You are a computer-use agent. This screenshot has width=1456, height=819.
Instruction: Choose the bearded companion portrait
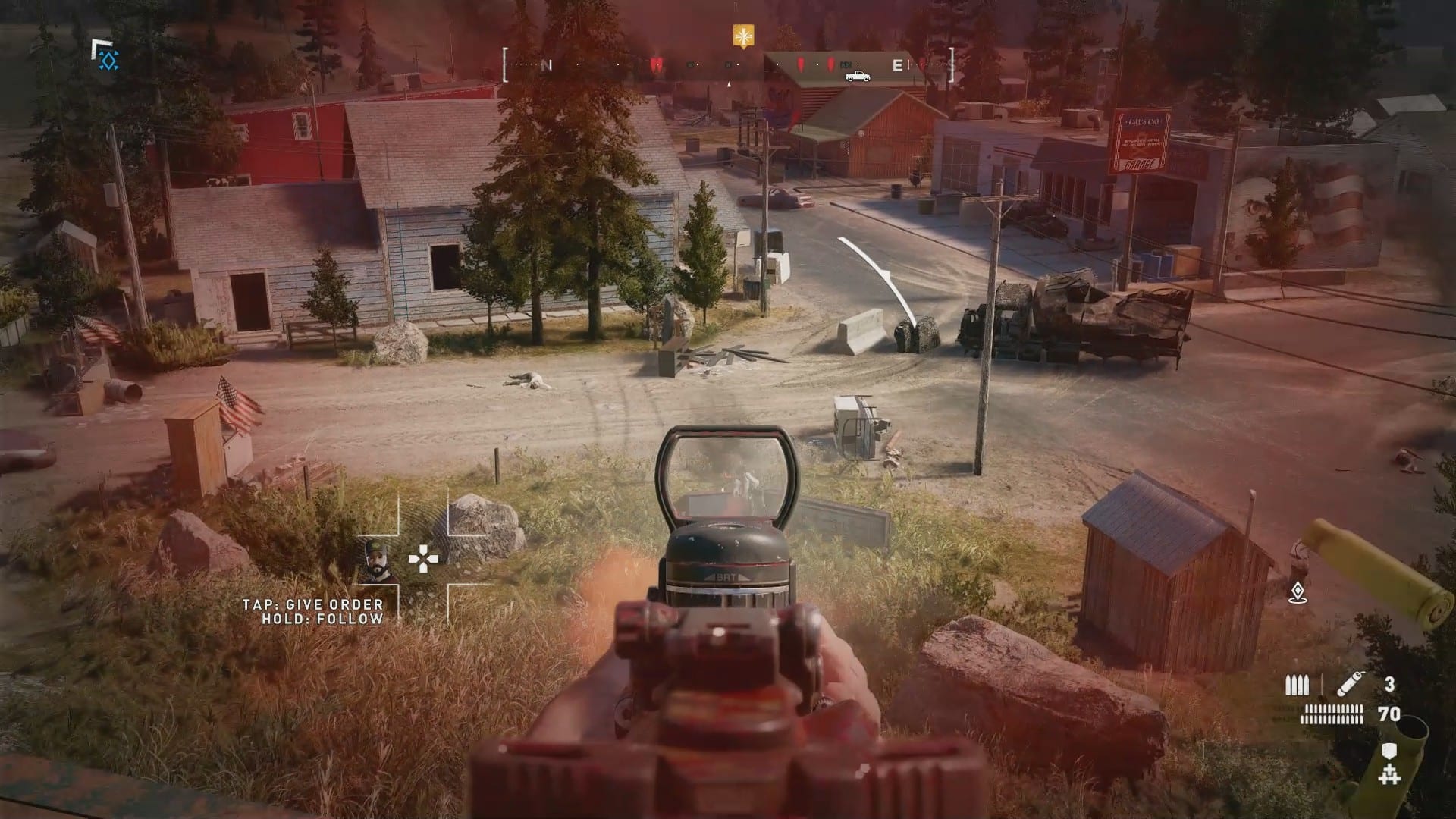click(x=377, y=562)
